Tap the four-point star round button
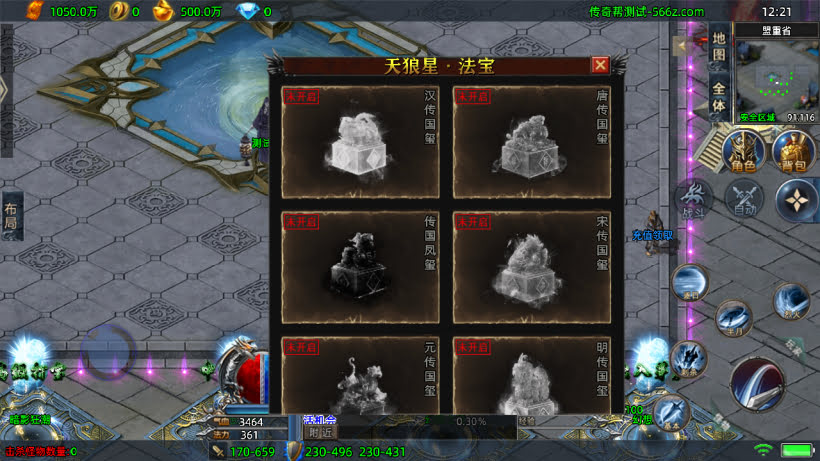This screenshot has height=461, width=820. (x=797, y=198)
